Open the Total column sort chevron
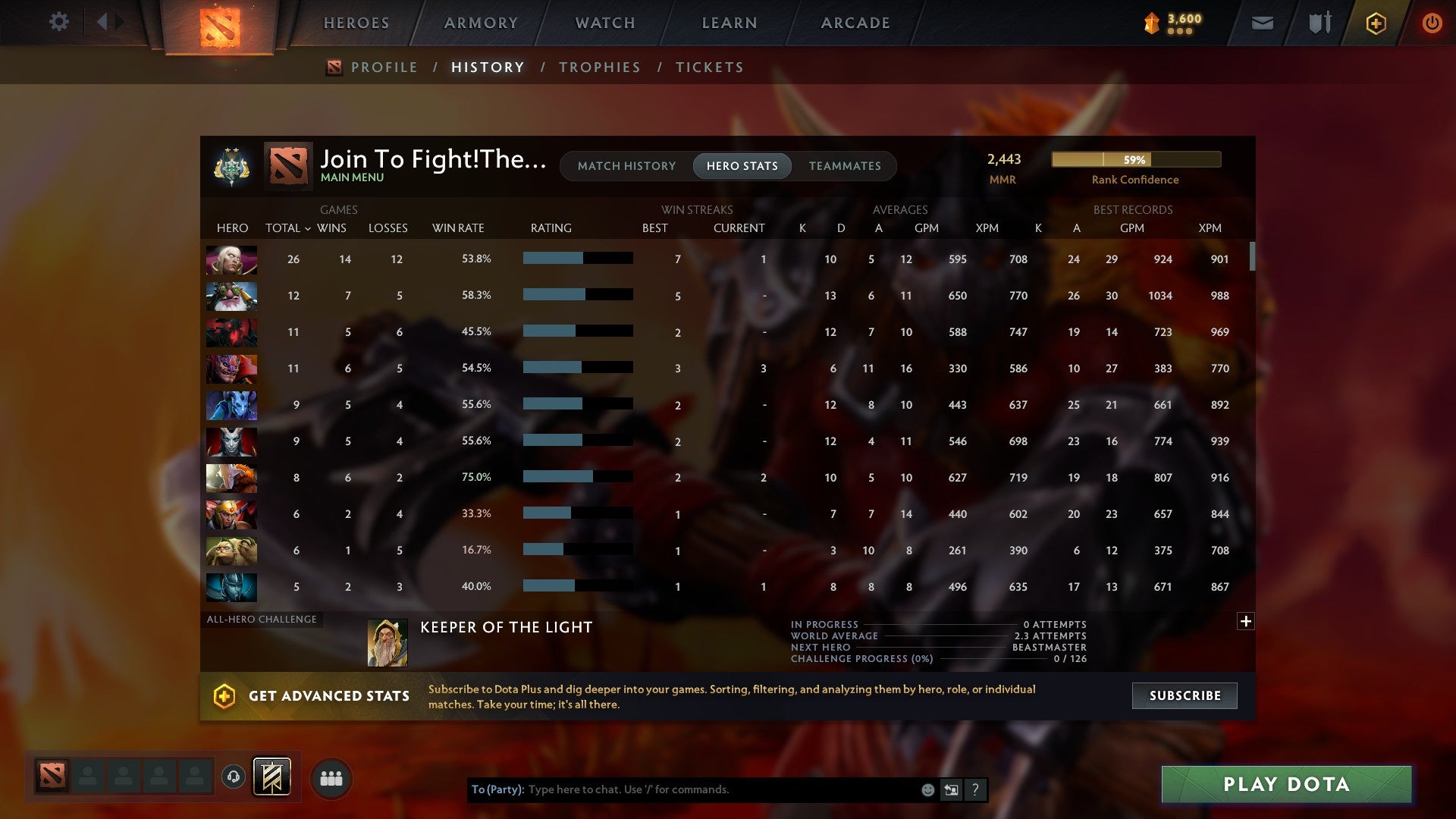 (308, 227)
